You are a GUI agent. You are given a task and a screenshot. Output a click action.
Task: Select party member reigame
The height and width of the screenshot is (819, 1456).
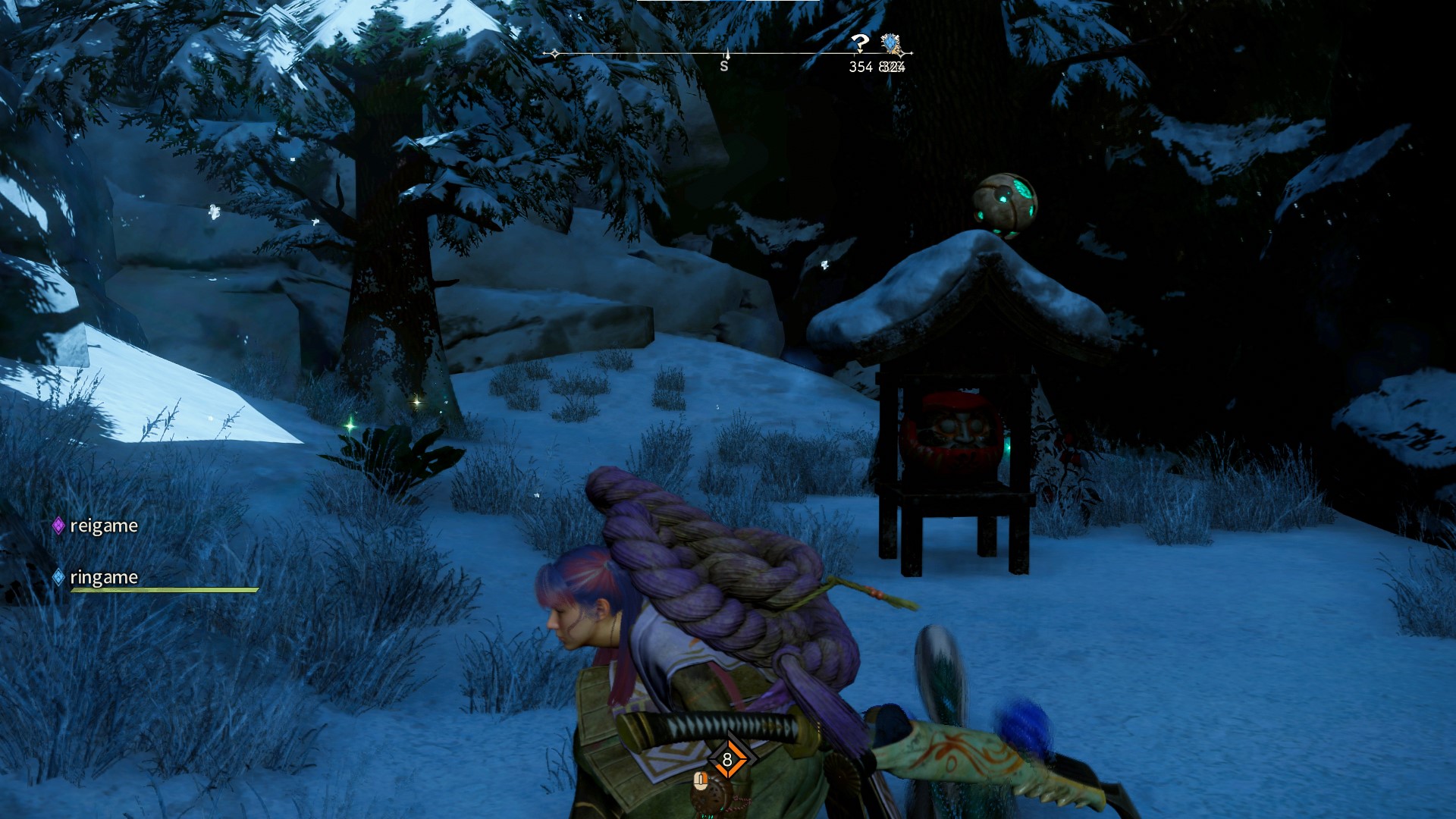(103, 526)
